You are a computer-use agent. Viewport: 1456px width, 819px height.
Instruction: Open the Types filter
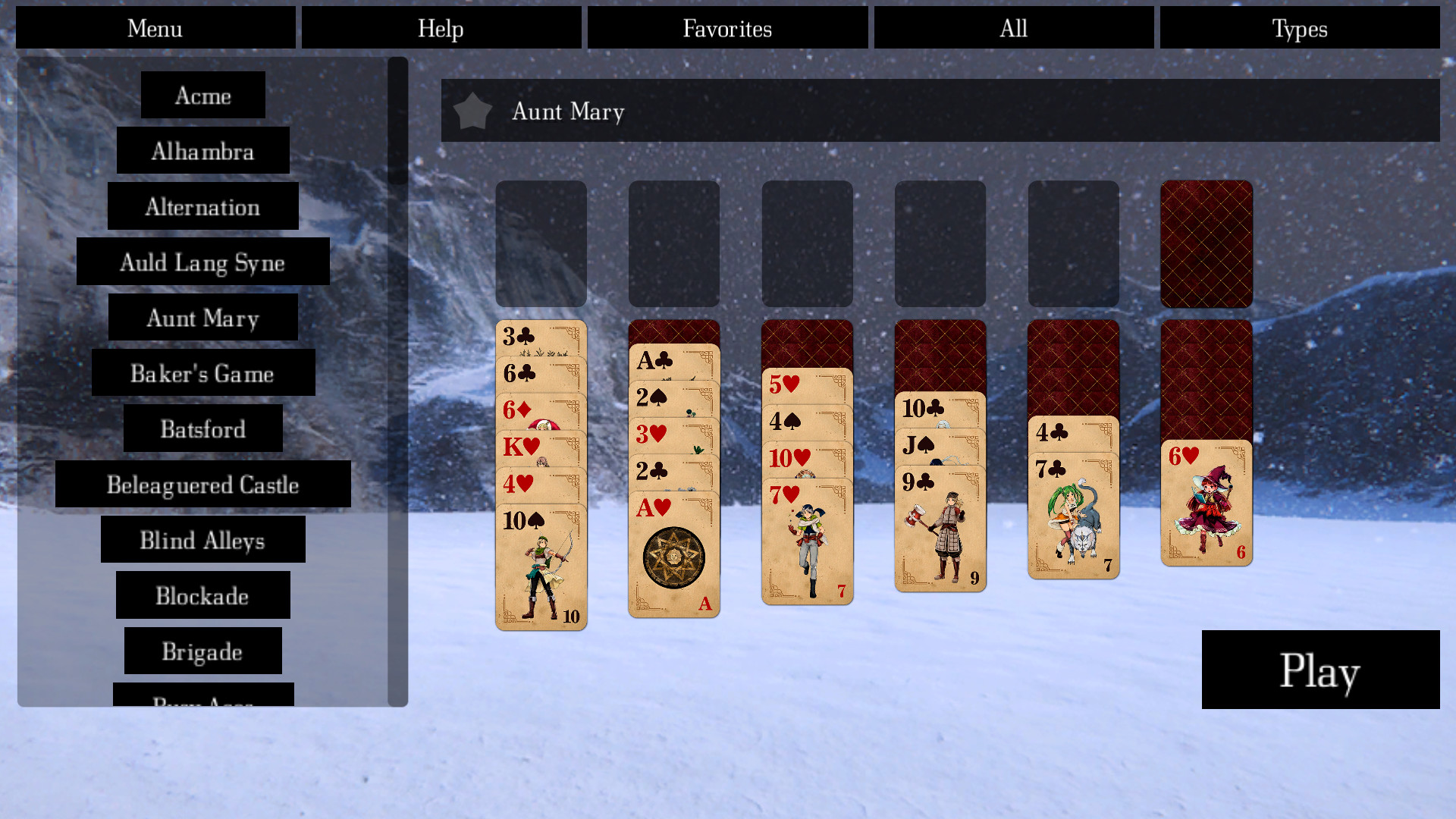click(1299, 28)
